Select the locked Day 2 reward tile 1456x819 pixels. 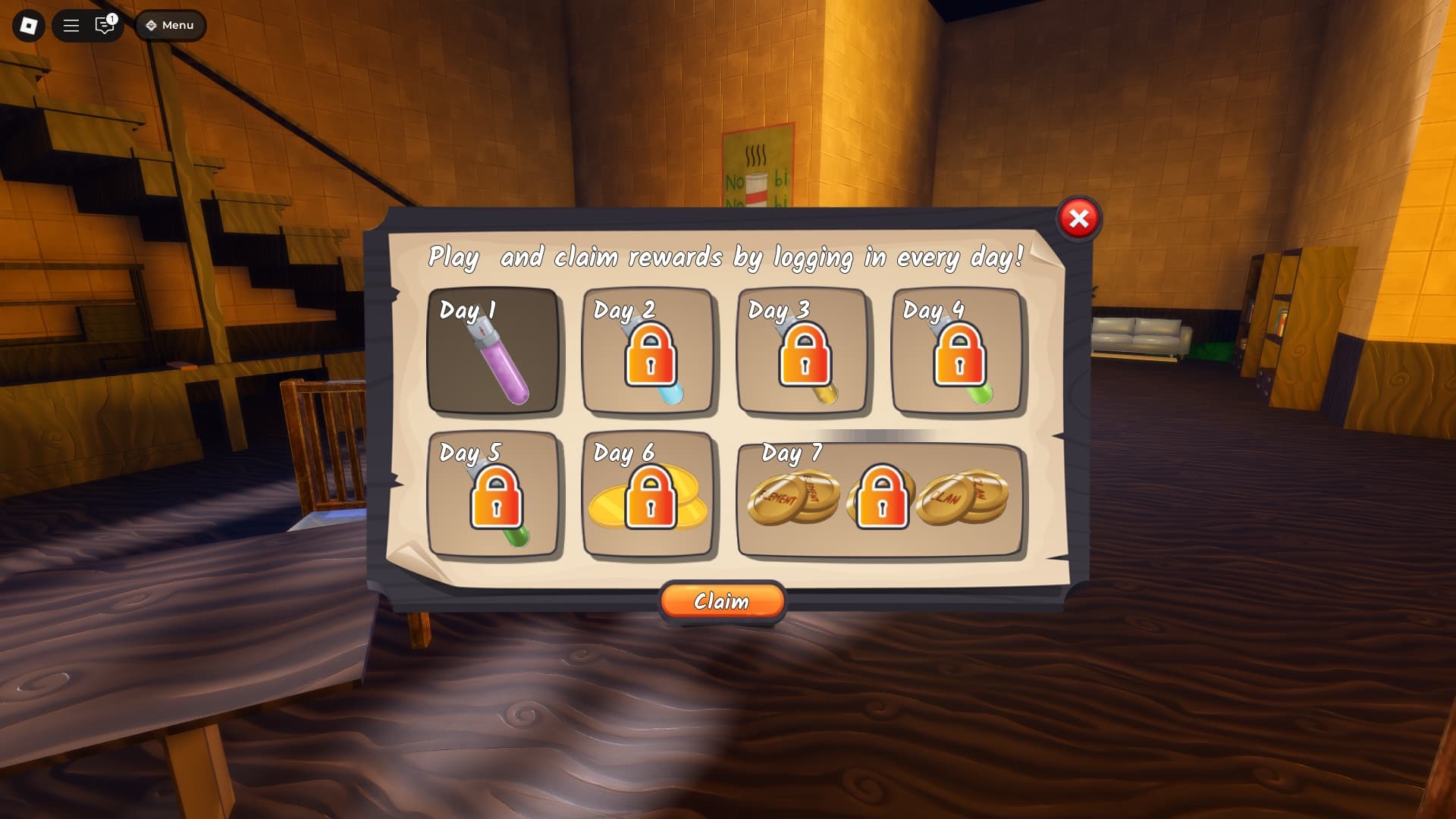648,351
